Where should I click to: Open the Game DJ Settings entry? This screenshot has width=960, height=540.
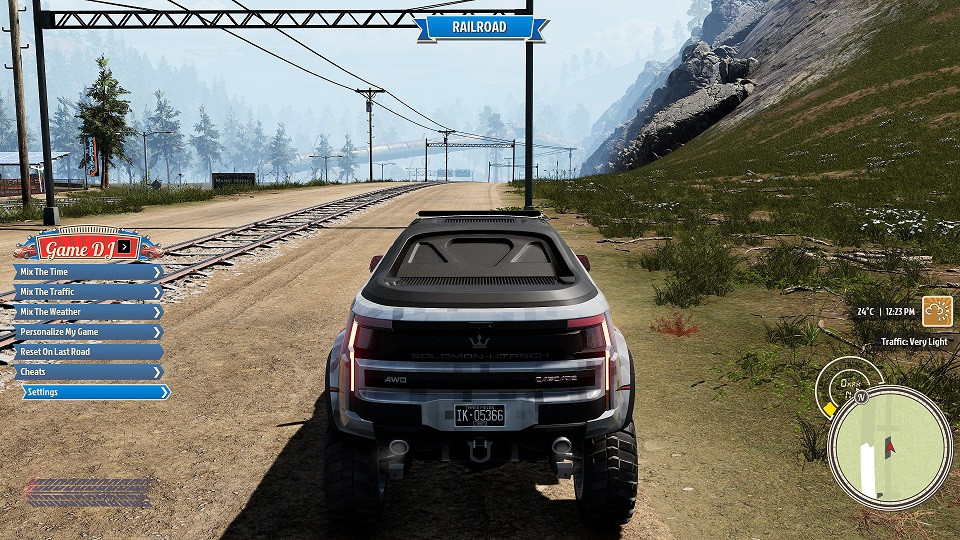click(95, 392)
